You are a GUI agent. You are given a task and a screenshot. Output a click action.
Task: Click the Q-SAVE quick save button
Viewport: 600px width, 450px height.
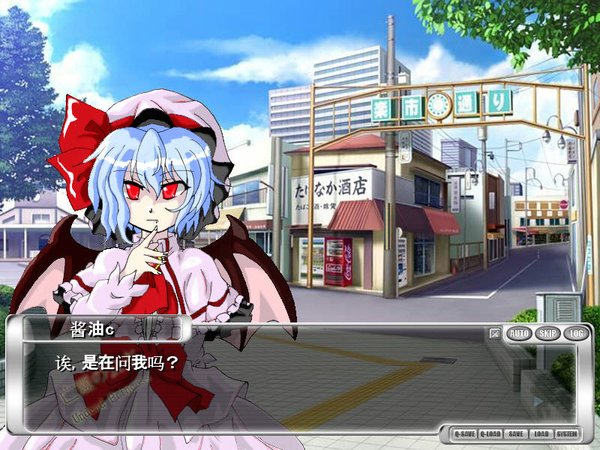point(464,434)
